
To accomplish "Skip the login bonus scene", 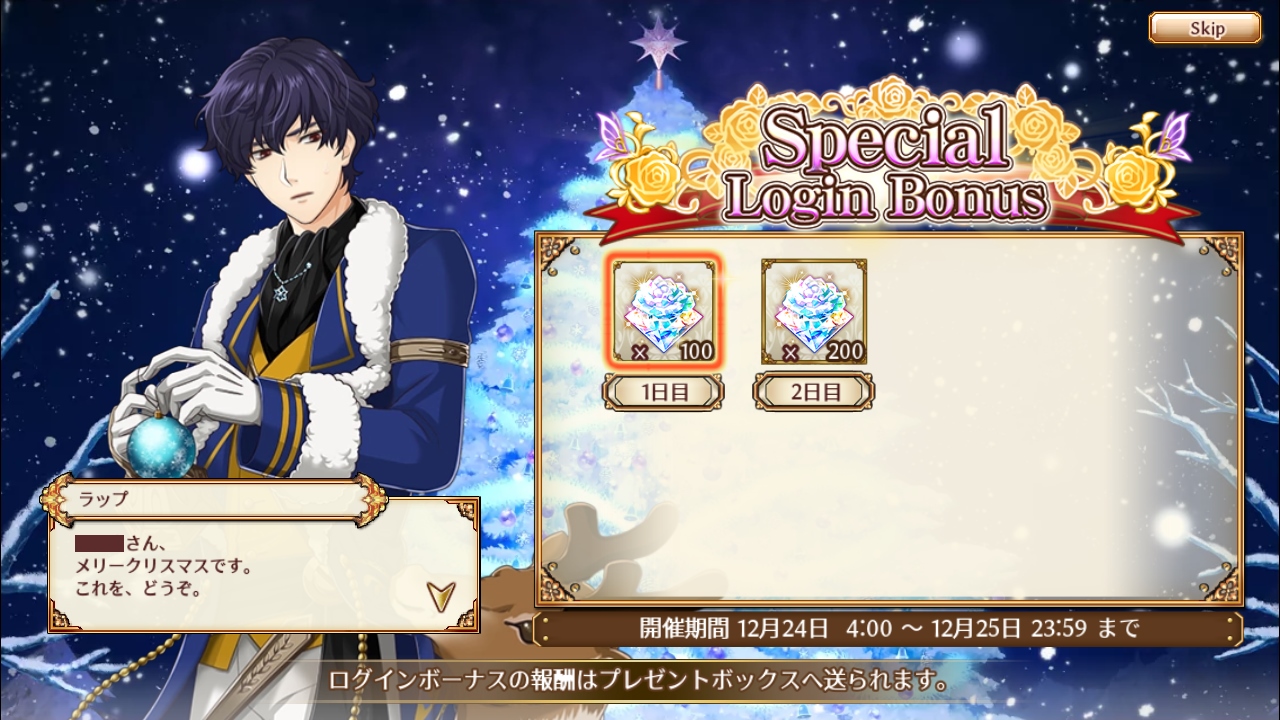I will 1204,28.
